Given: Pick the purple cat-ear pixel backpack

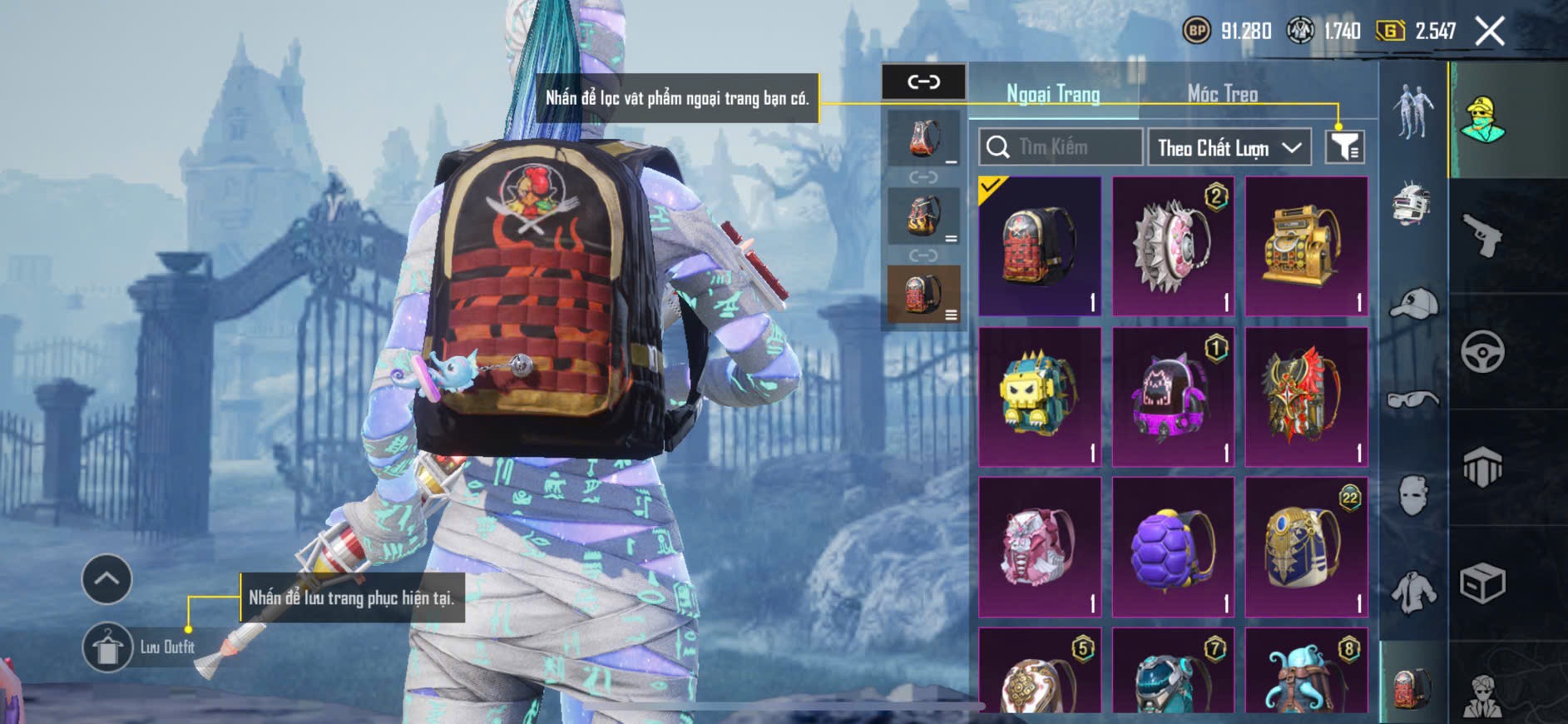Looking at the screenshot, I should click(1173, 396).
